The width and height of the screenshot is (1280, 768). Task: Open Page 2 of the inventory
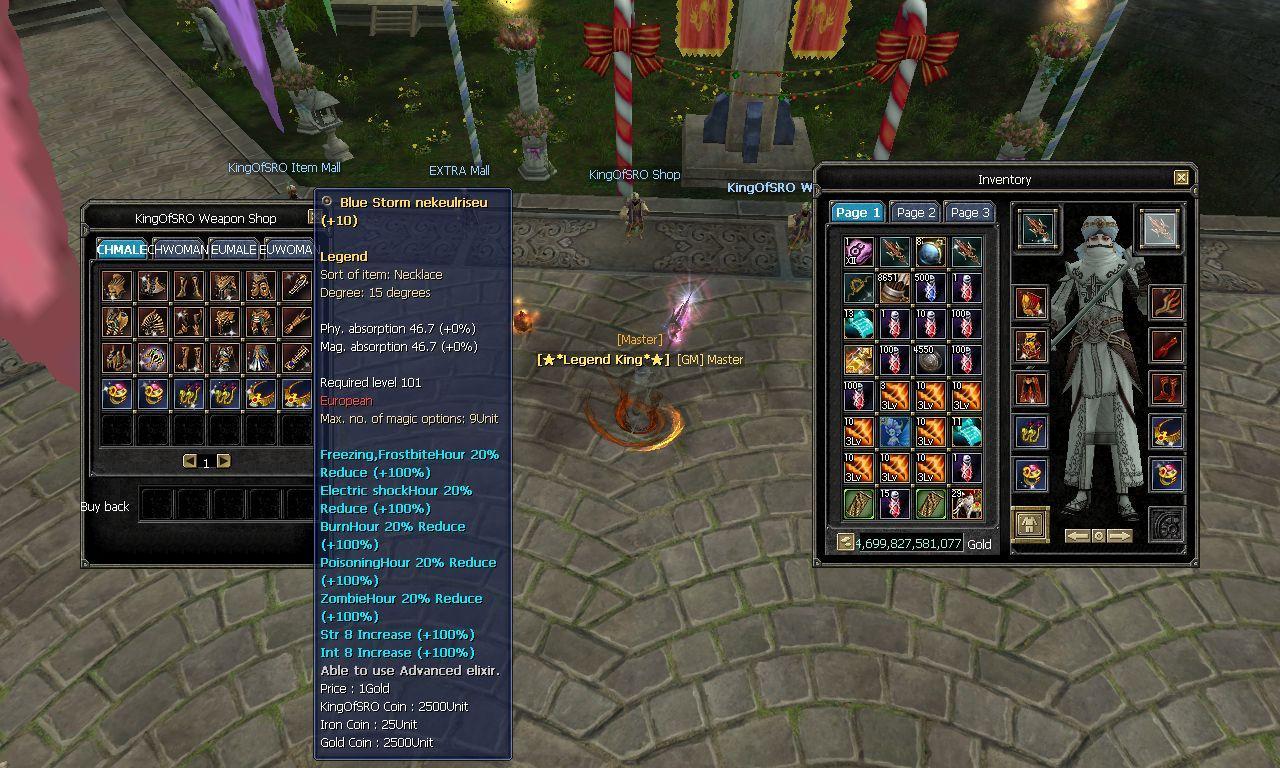pos(915,212)
